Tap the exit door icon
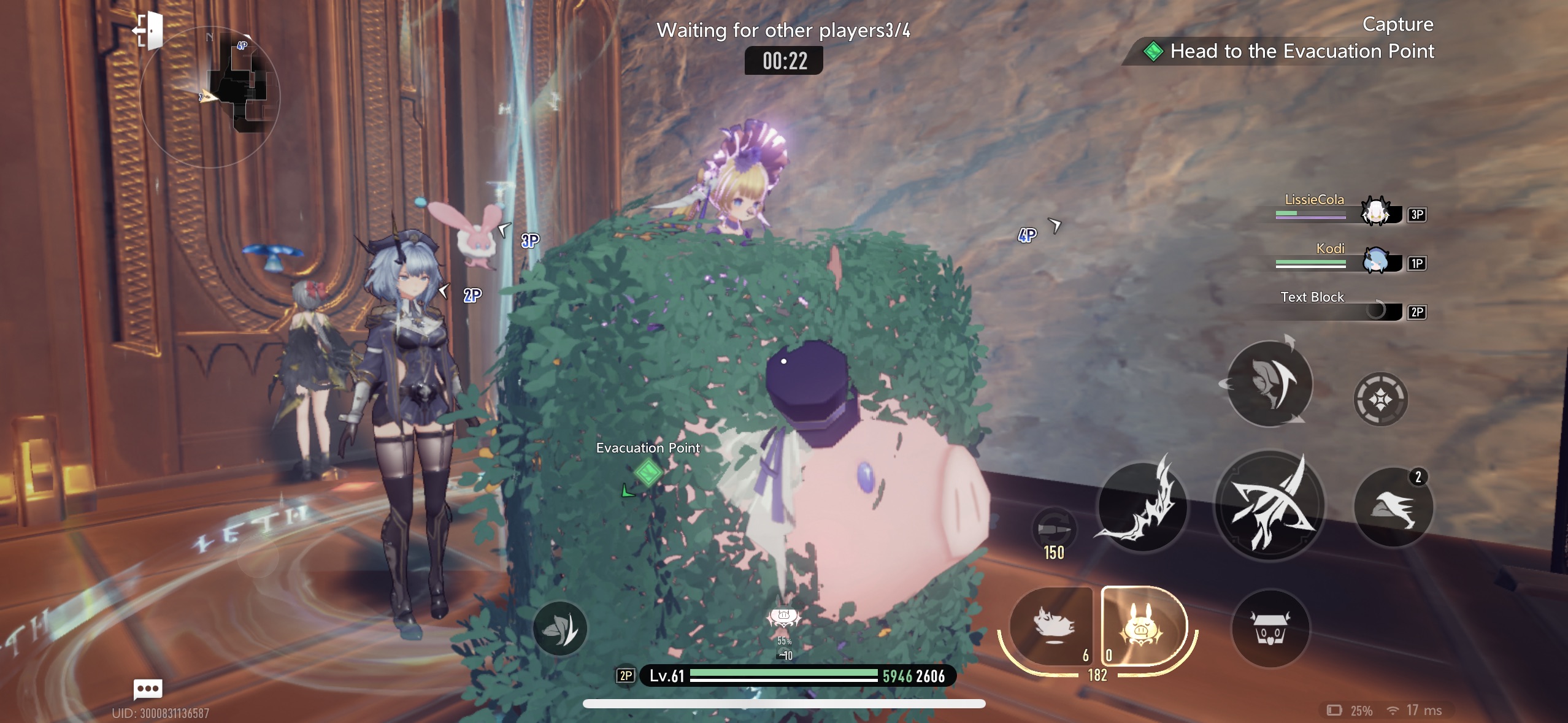The height and width of the screenshot is (723, 1568). [x=149, y=29]
